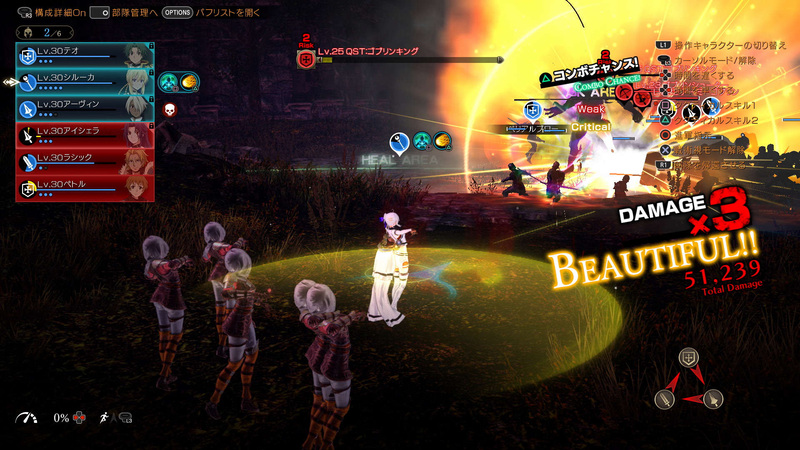Click the arrow node in unit-type triangle
This screenshot has width=800, height=450.
(712, 399)
